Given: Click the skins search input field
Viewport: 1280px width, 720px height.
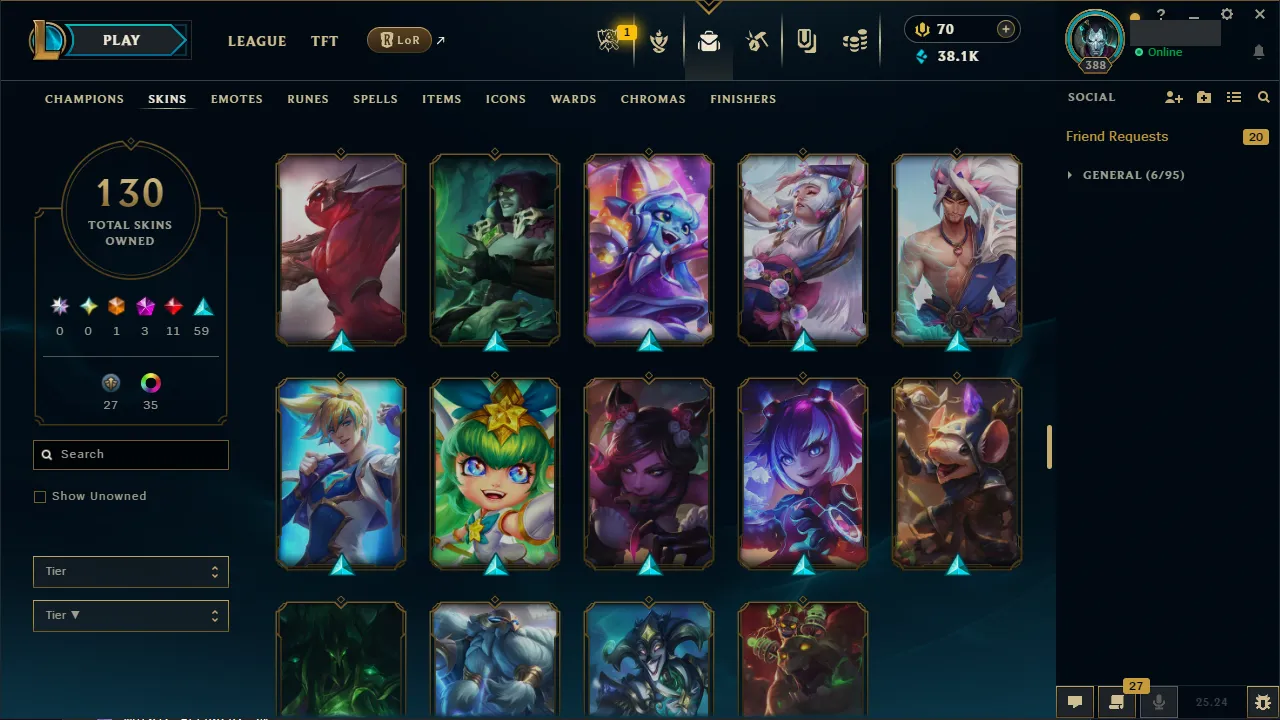Looking at the screenshot, I should (130, 454).
